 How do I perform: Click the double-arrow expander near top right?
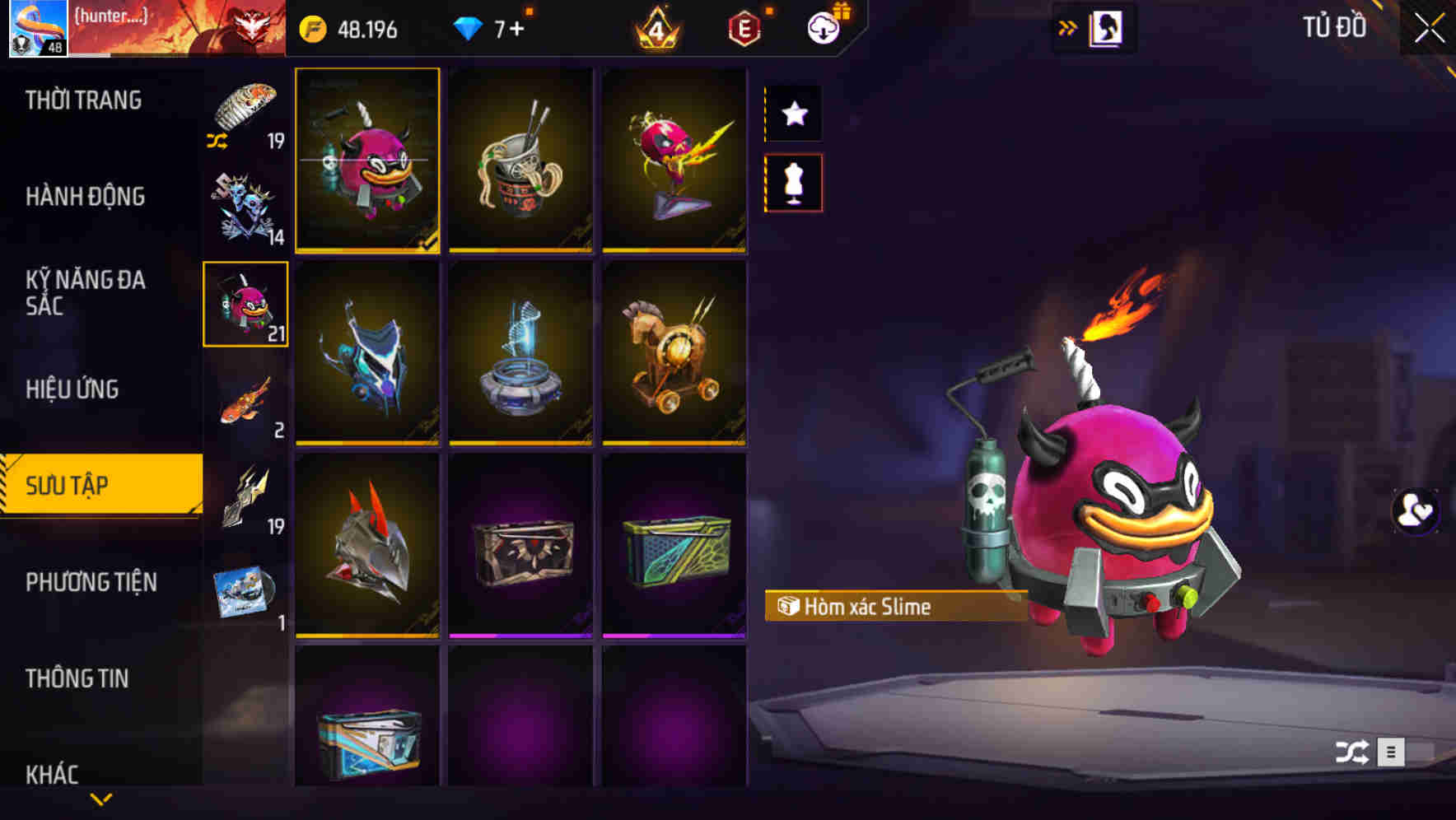coord(1068,26)
